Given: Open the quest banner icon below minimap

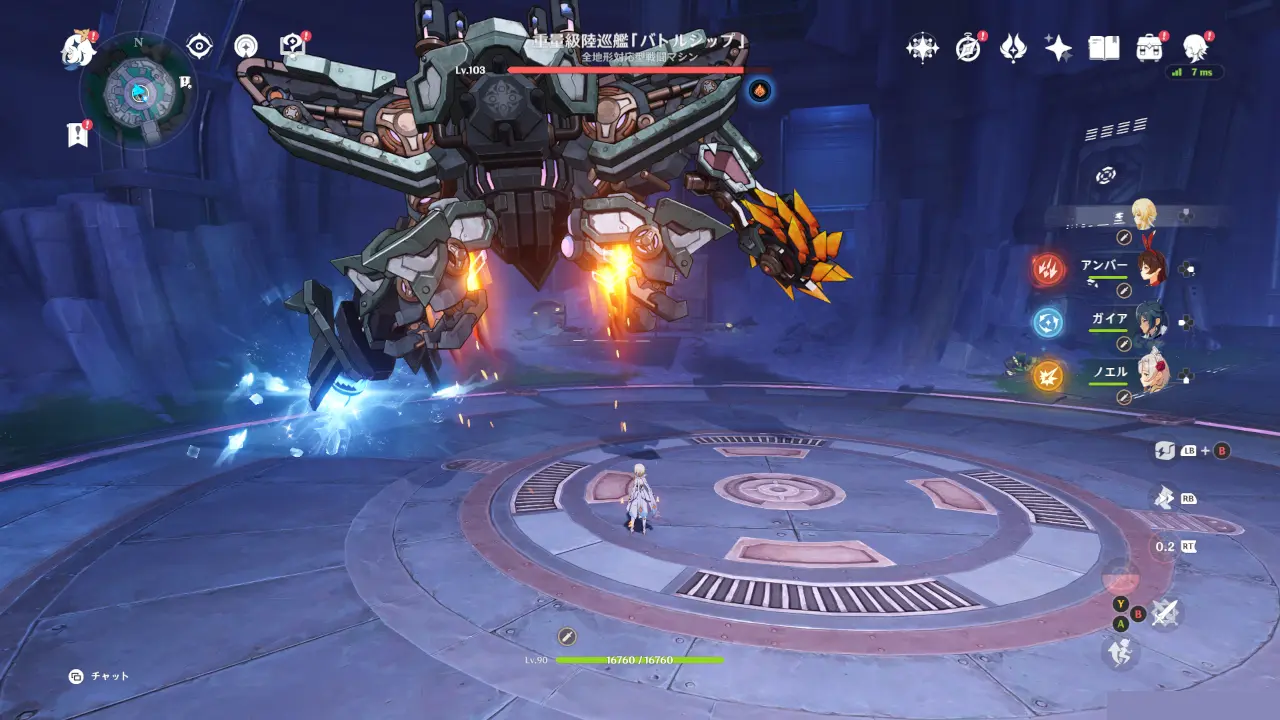Looking at the screenshot, I should (78, 134).
